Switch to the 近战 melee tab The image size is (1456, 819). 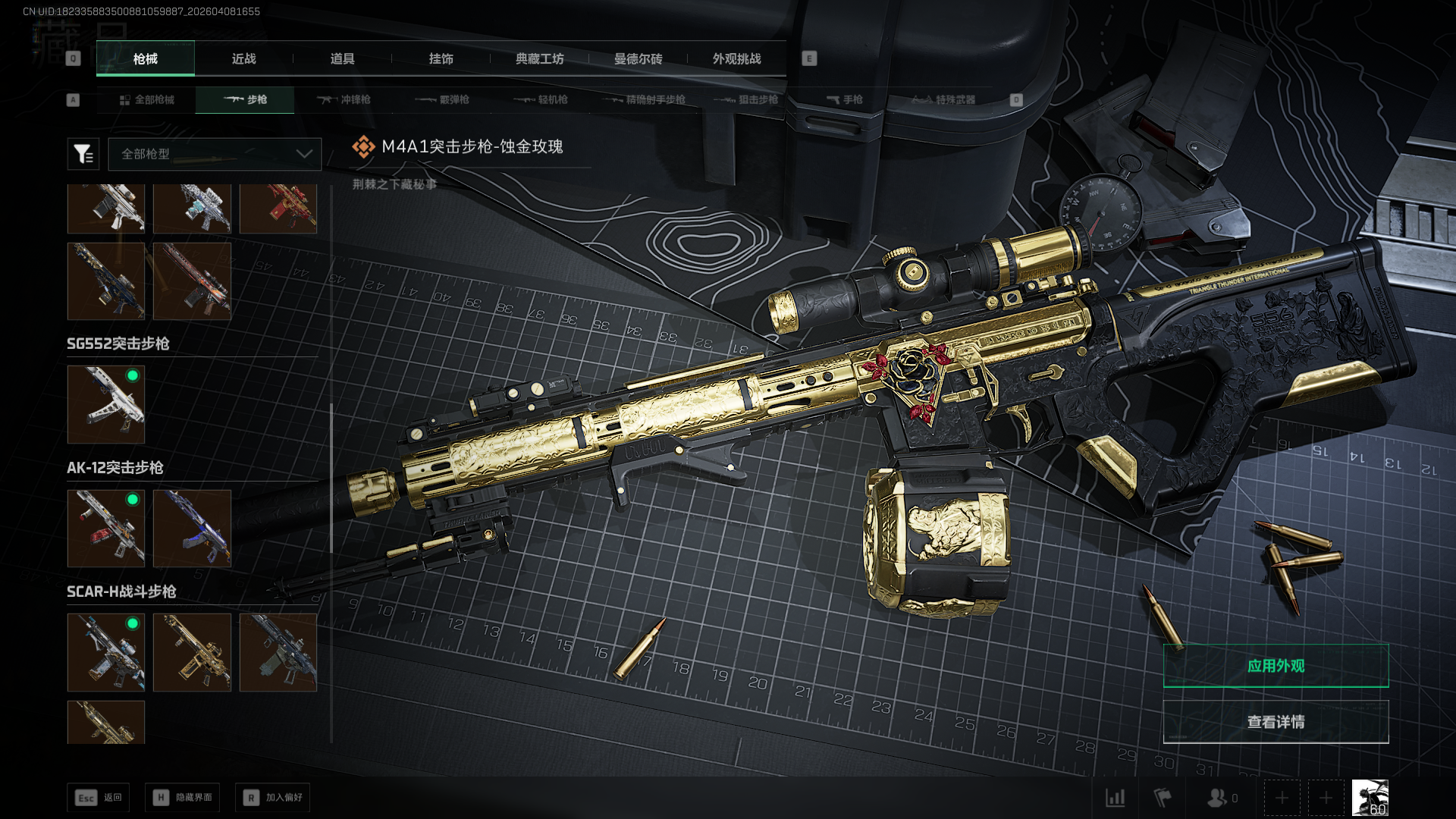tap(243, 59)
